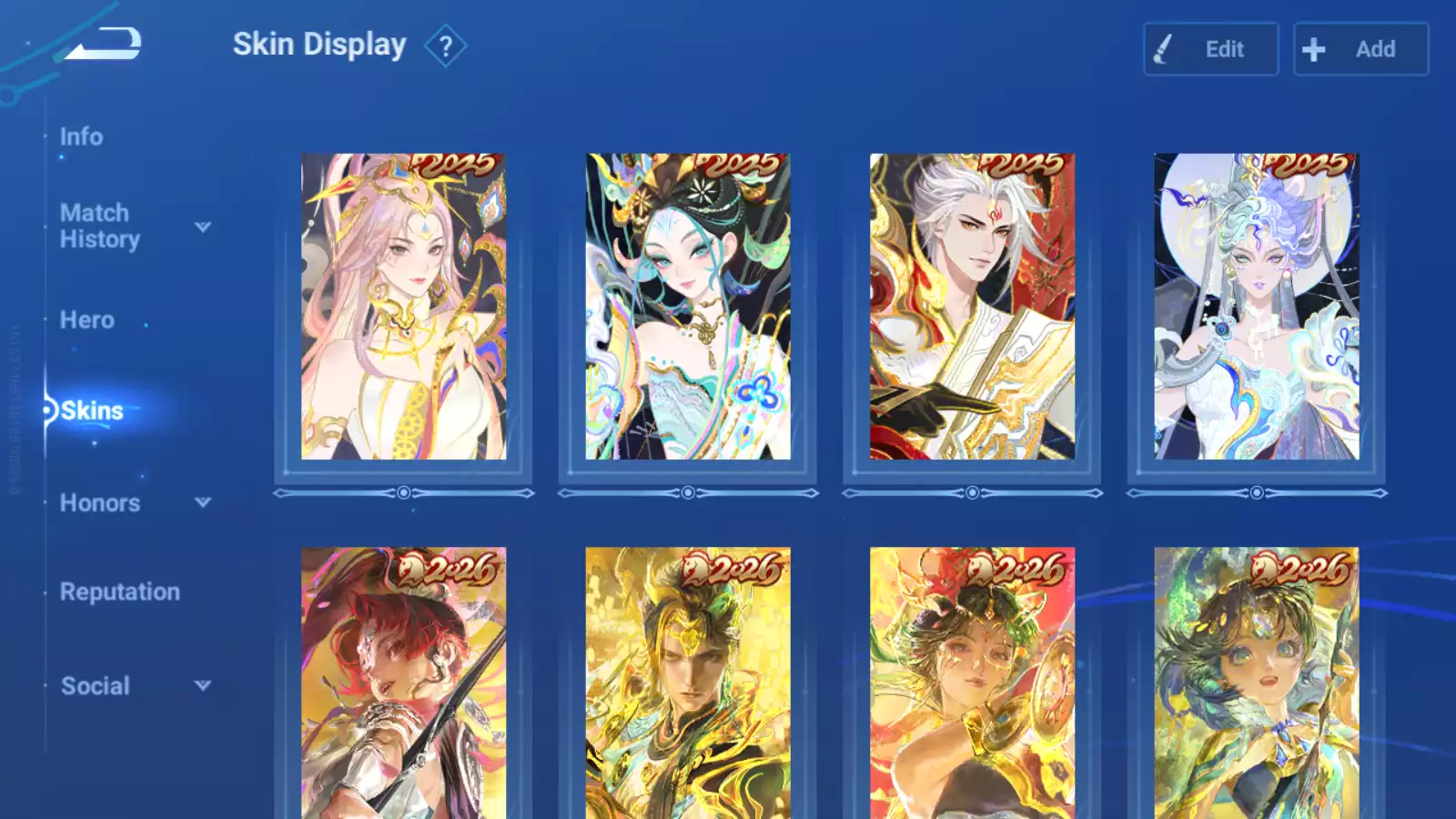The height and width of the screenshot is (819, 1456).
Task: Expand the Honors dropdown arrow
Action: pyautogui.click(x=203, y=502)
